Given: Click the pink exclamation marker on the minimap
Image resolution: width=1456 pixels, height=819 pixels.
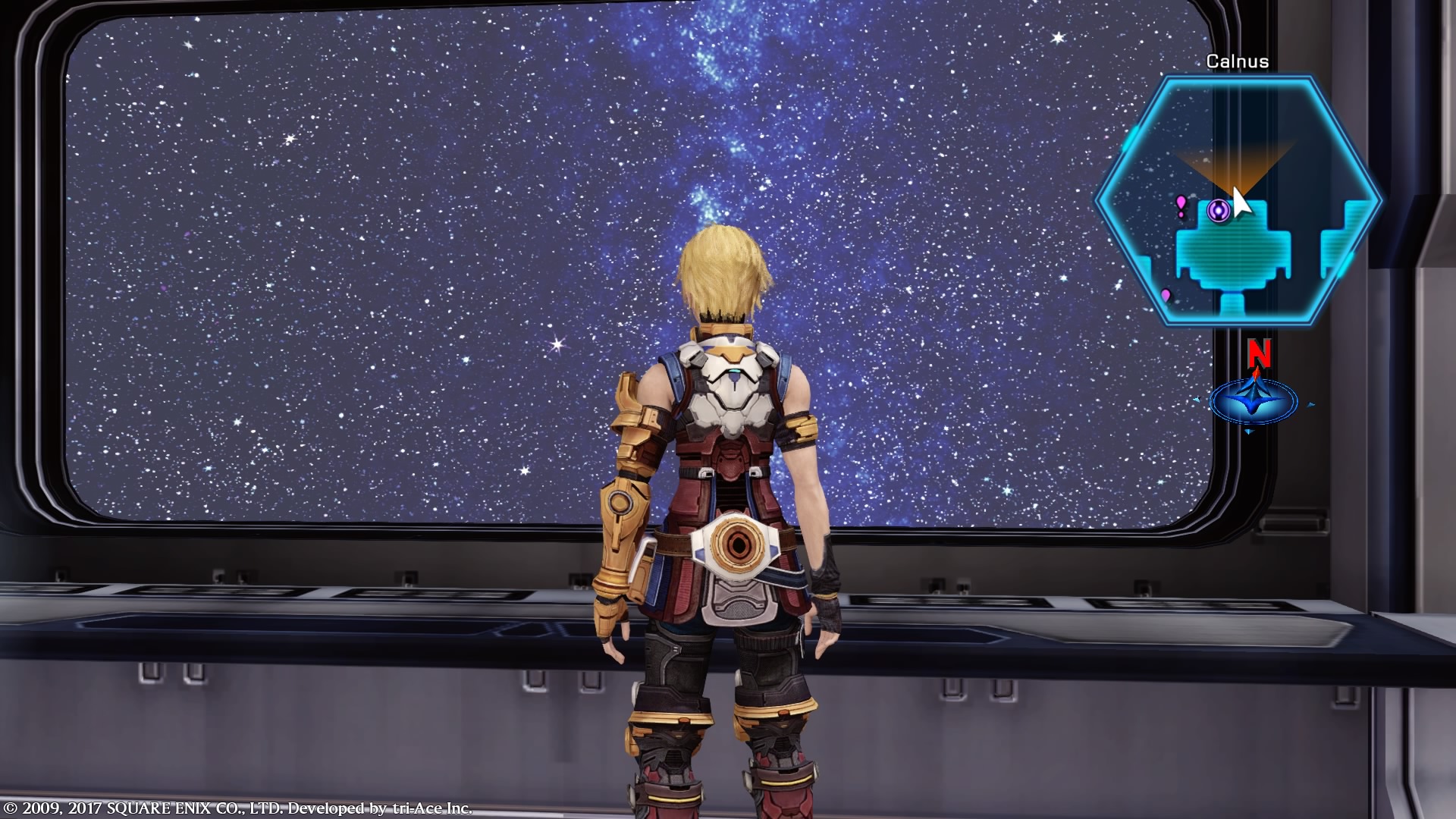Looking at the screenshot, I should pyautogui.click(x=1181, y=206).
